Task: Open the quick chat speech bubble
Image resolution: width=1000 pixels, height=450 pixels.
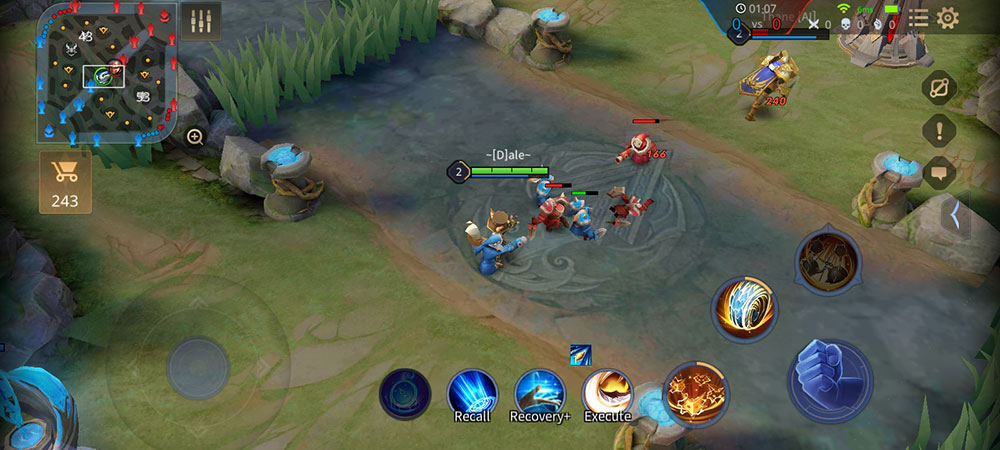Action: (x=939, y=173)
